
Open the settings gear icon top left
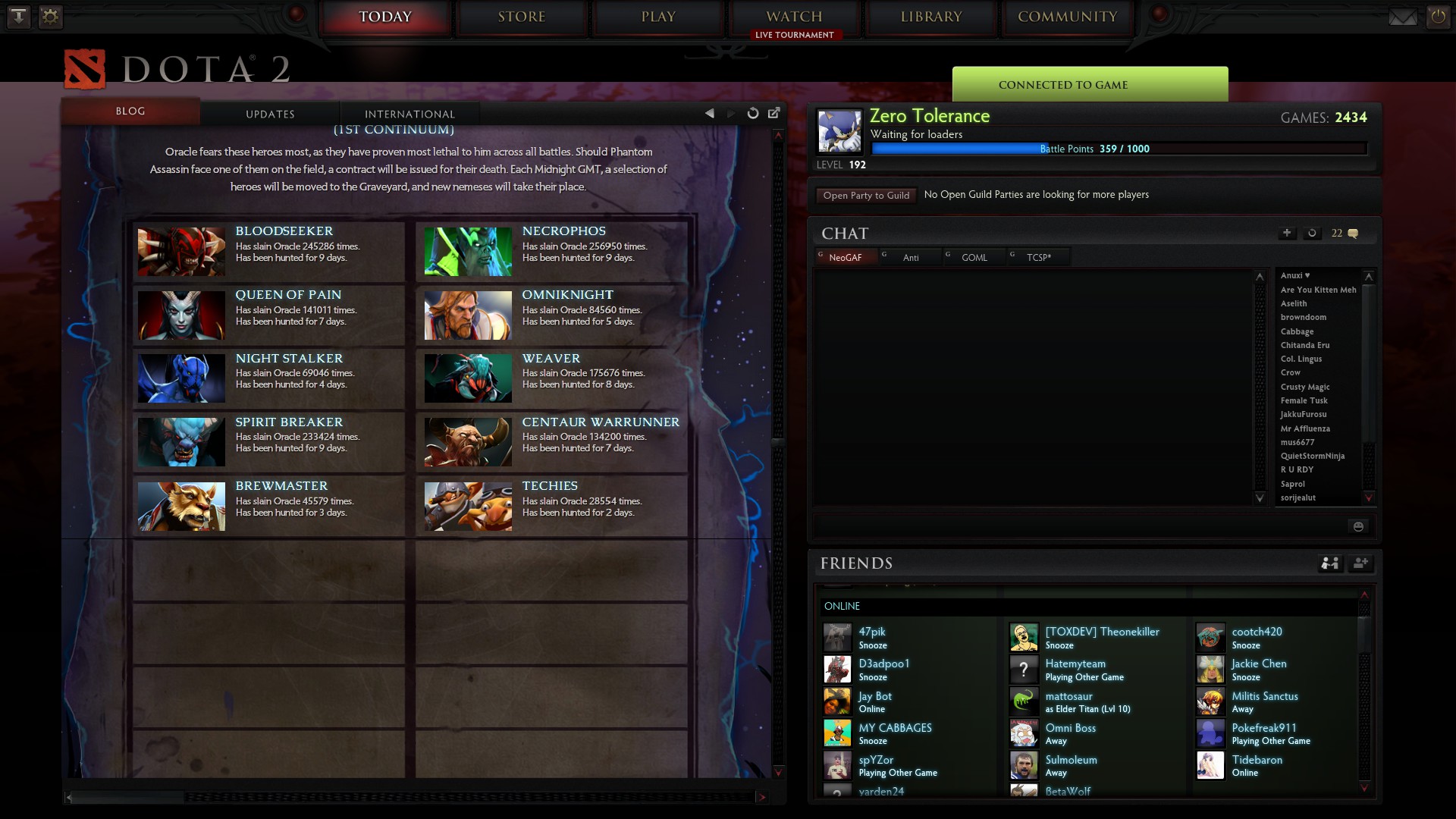(x=50, y=17)
